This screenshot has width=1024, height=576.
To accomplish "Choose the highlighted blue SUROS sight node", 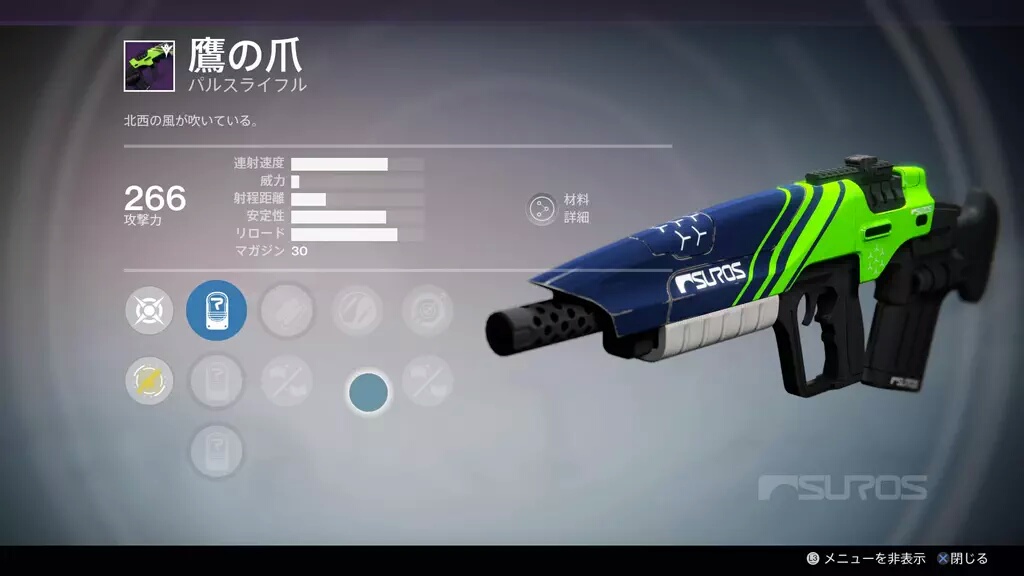I will point(216,311).
